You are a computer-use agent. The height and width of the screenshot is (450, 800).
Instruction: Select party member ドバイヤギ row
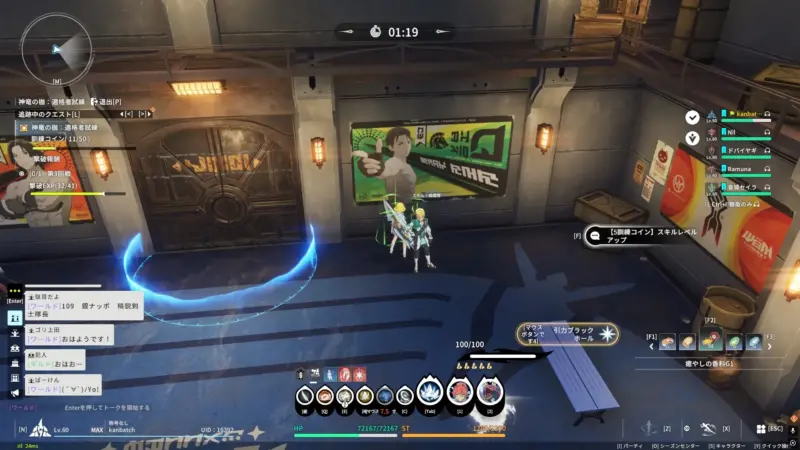click(x=741, y=151)
